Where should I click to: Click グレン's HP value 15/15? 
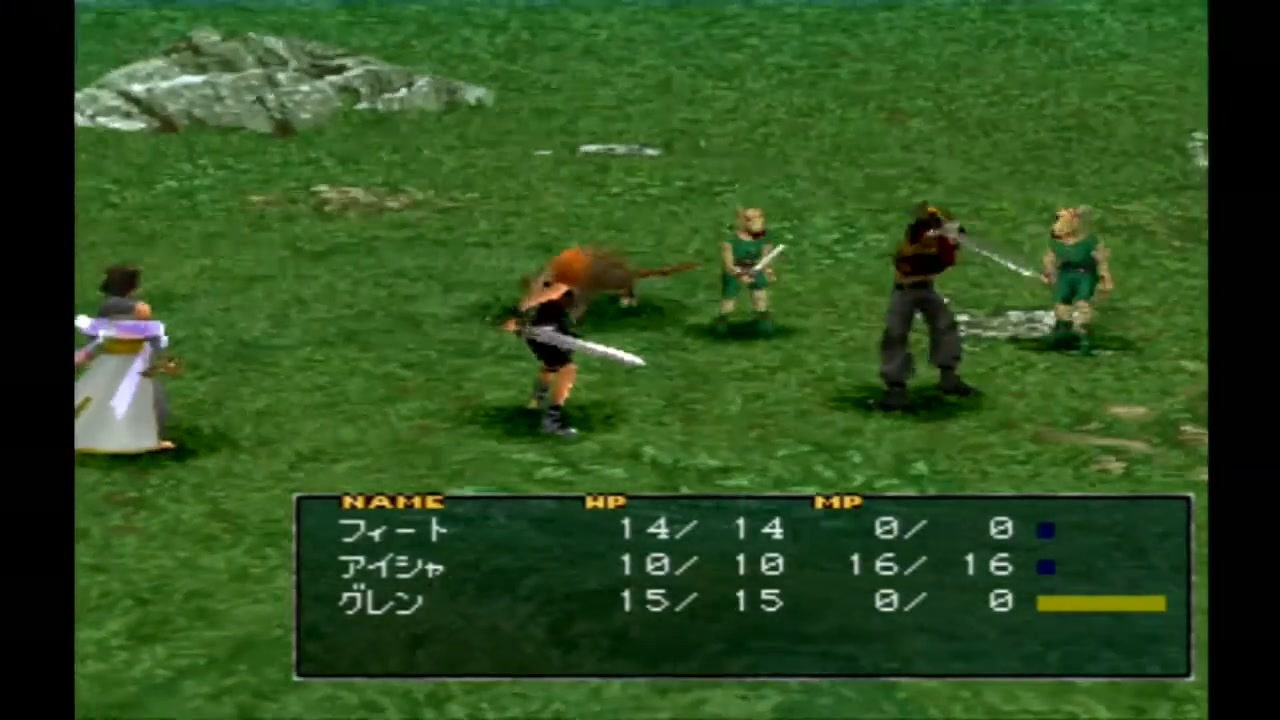(700, 602)
